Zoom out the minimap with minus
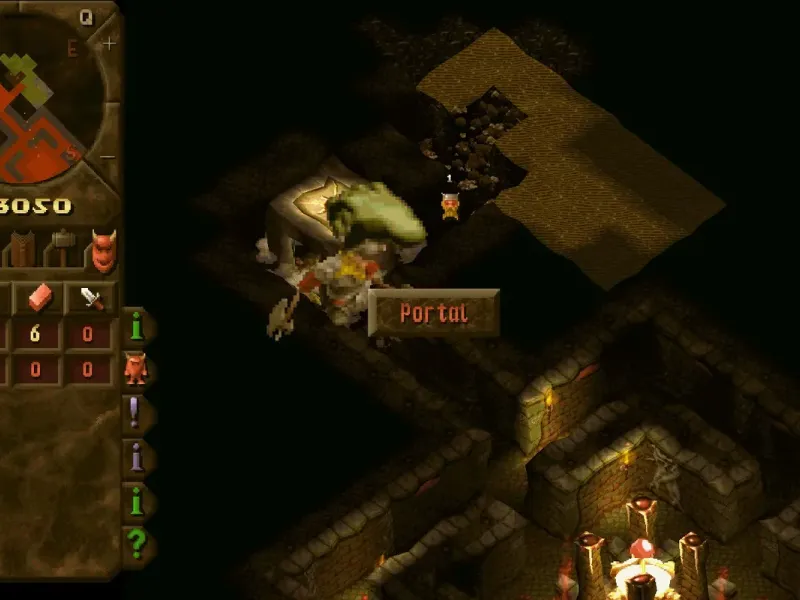Image resolution: width=800 pixels, height=600 pixels. coord(108,157)
